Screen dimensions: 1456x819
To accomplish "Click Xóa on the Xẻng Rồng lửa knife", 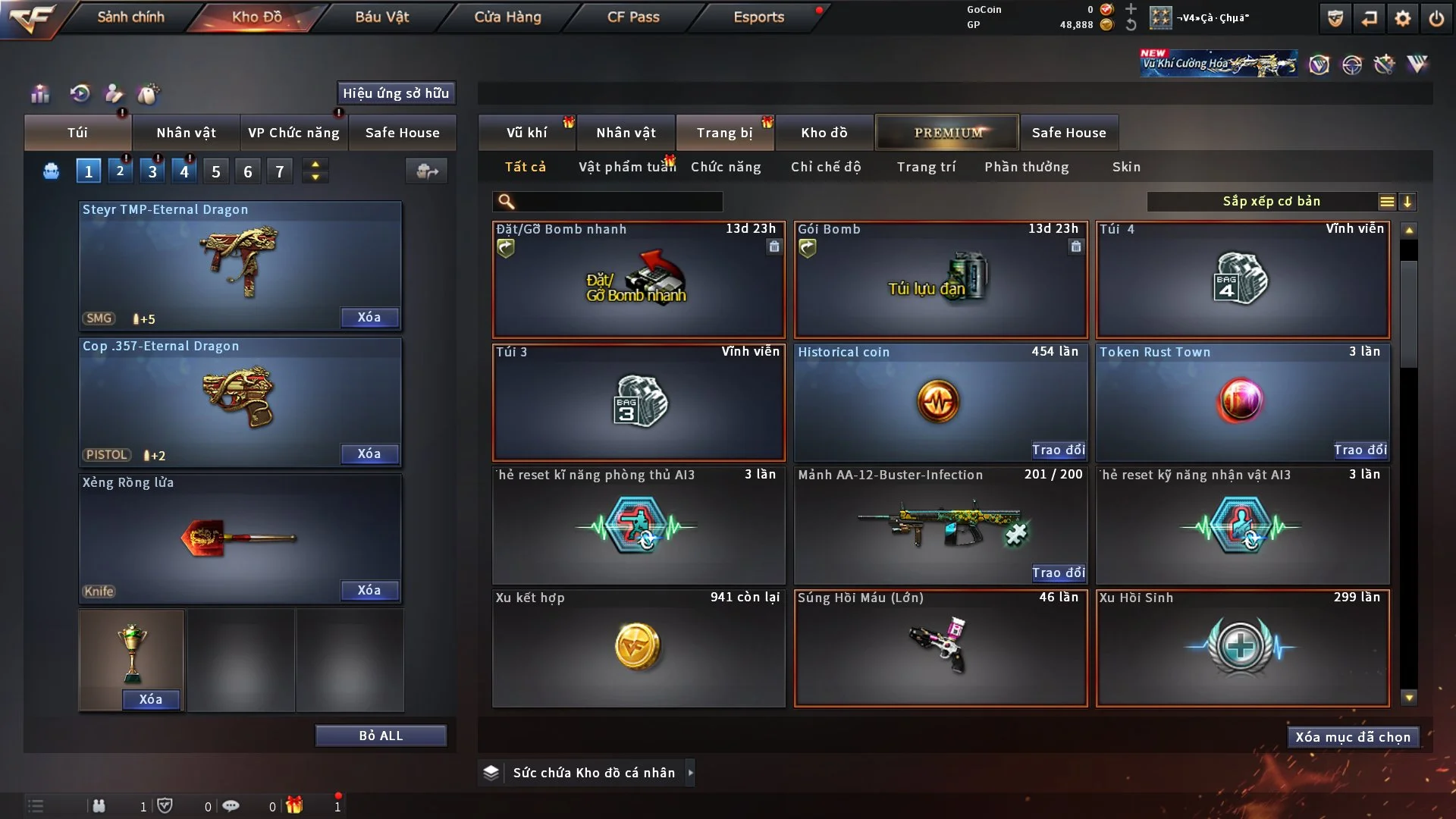I will pos(369,591).
